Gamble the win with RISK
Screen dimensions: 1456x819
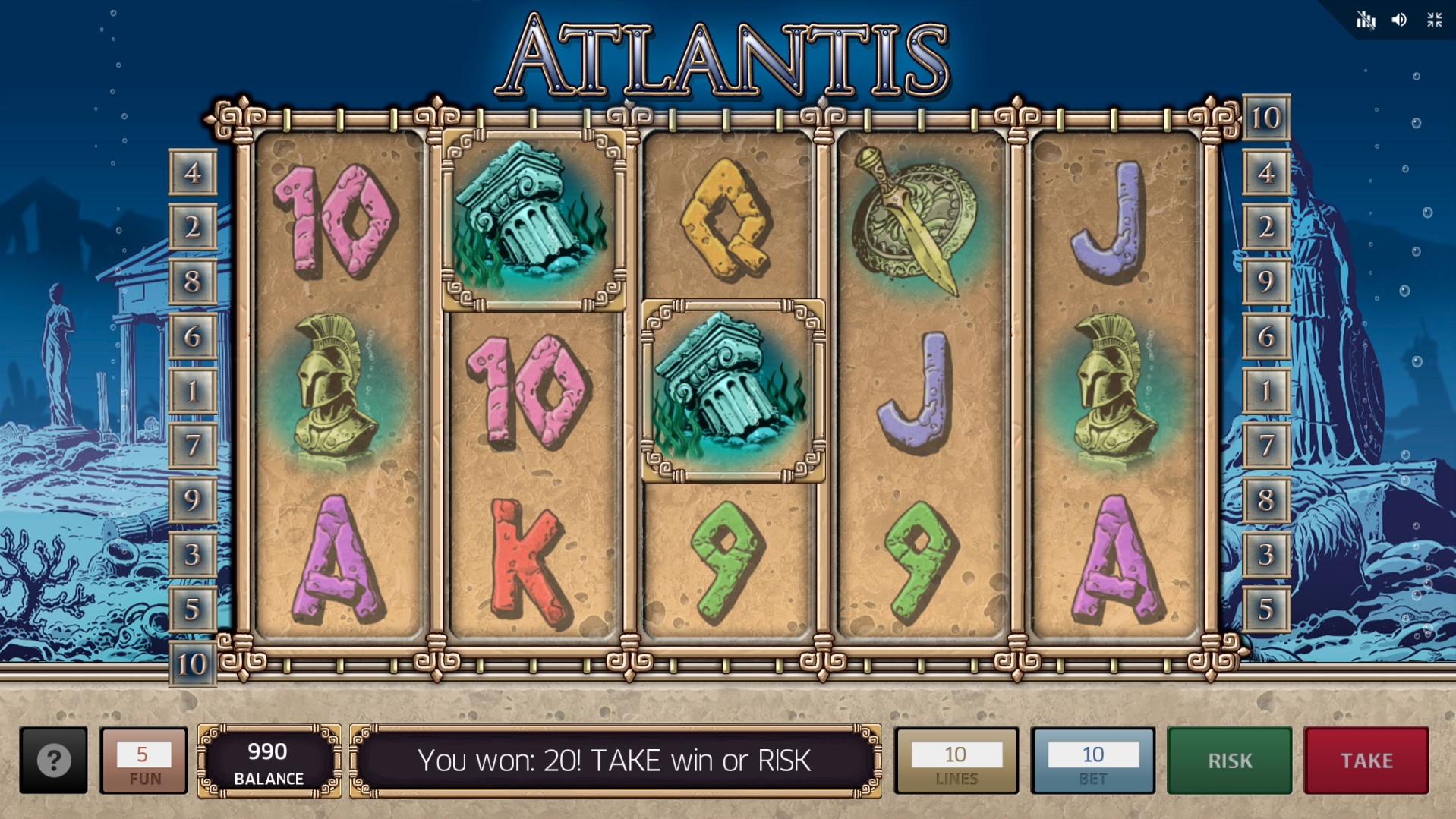pos(1229,761)
